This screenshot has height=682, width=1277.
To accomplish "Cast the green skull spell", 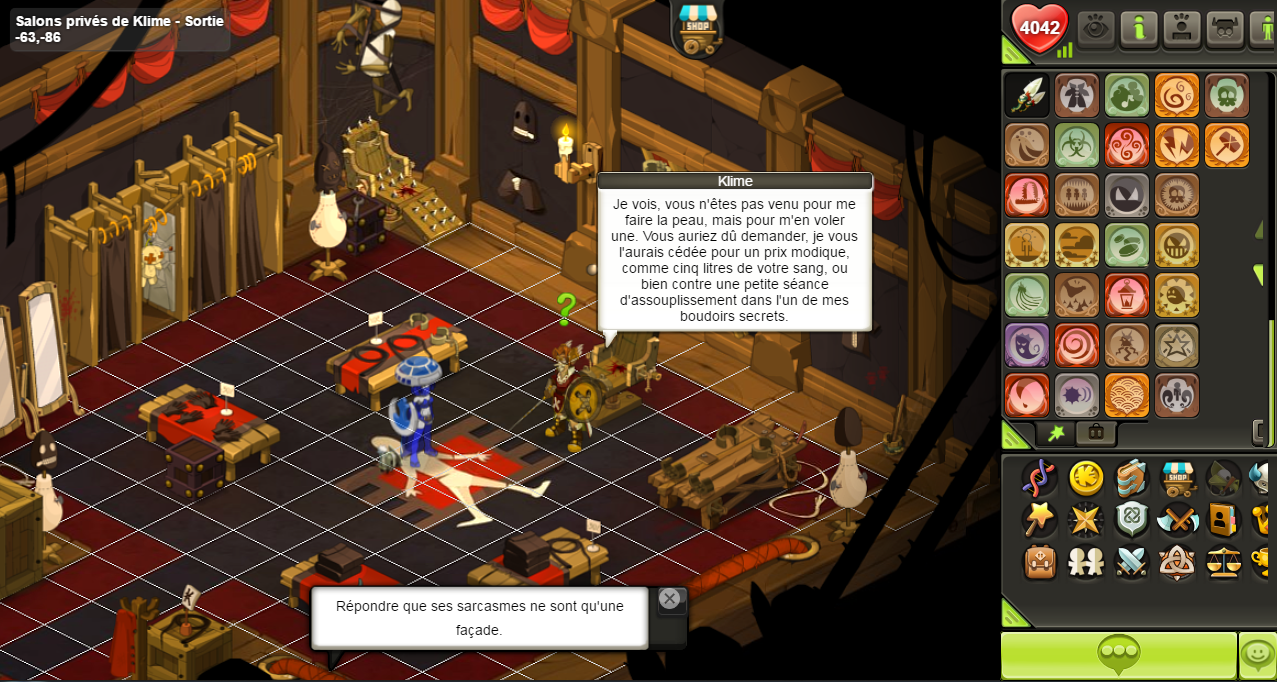I will (1227, 95).
